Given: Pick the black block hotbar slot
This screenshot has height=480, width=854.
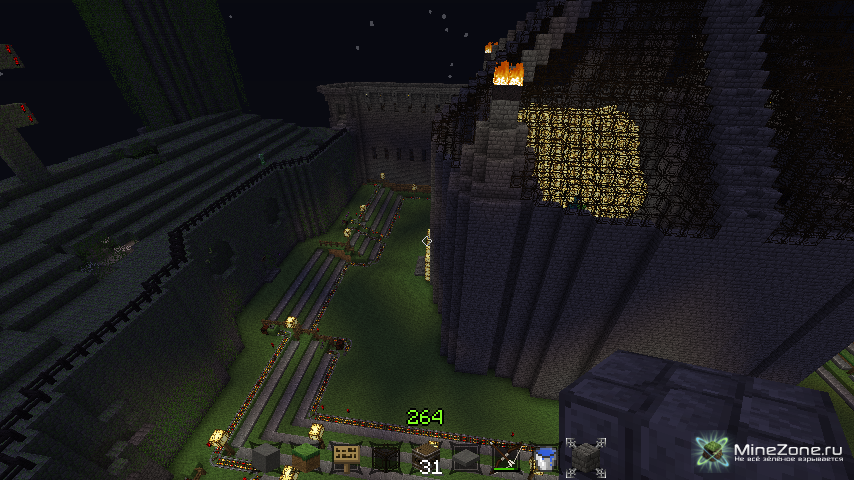Looking at the screenshot, I should click(386, 458).
